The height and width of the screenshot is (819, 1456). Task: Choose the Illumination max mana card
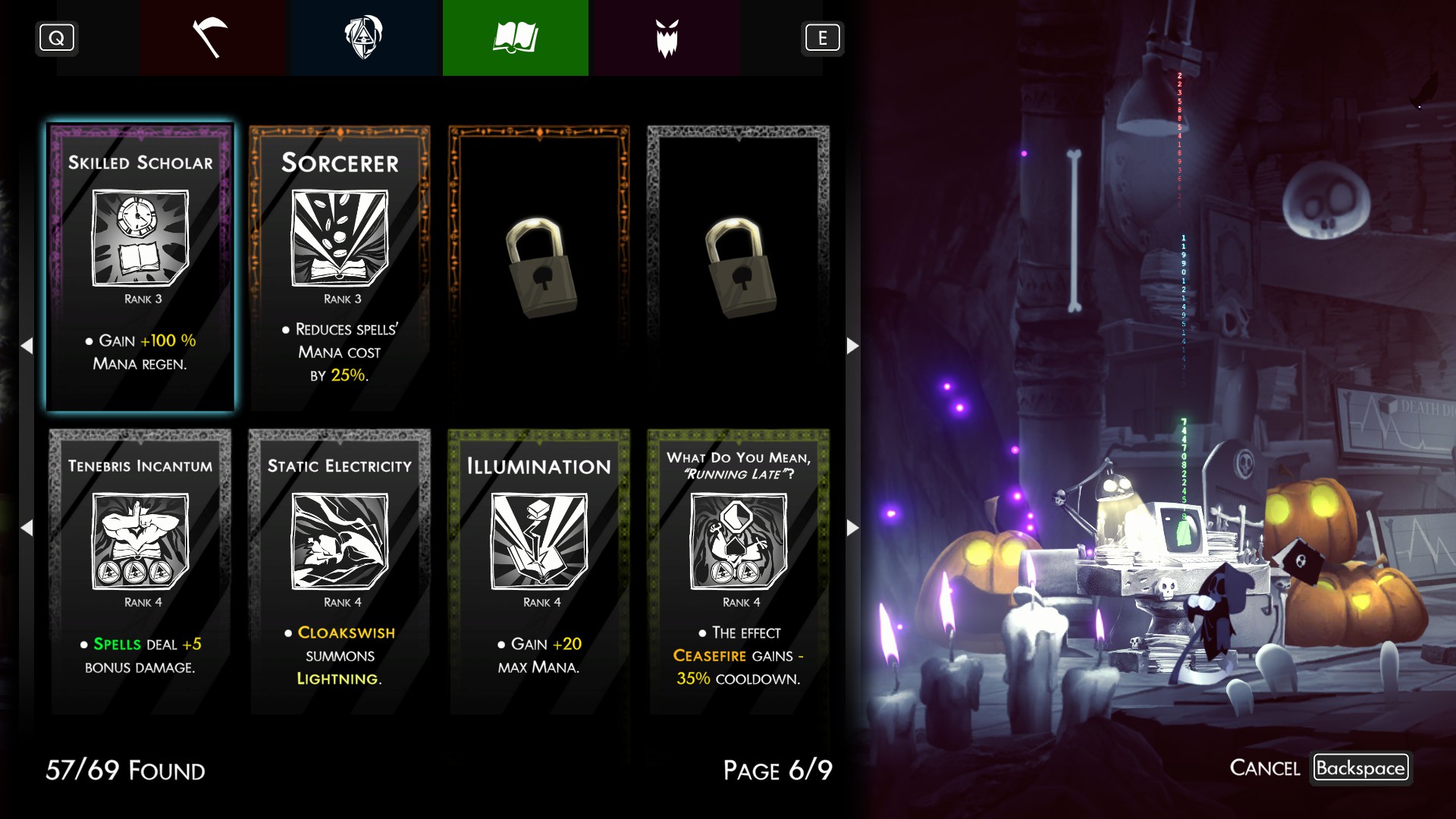pyautogui.click(x=539, y=571)
